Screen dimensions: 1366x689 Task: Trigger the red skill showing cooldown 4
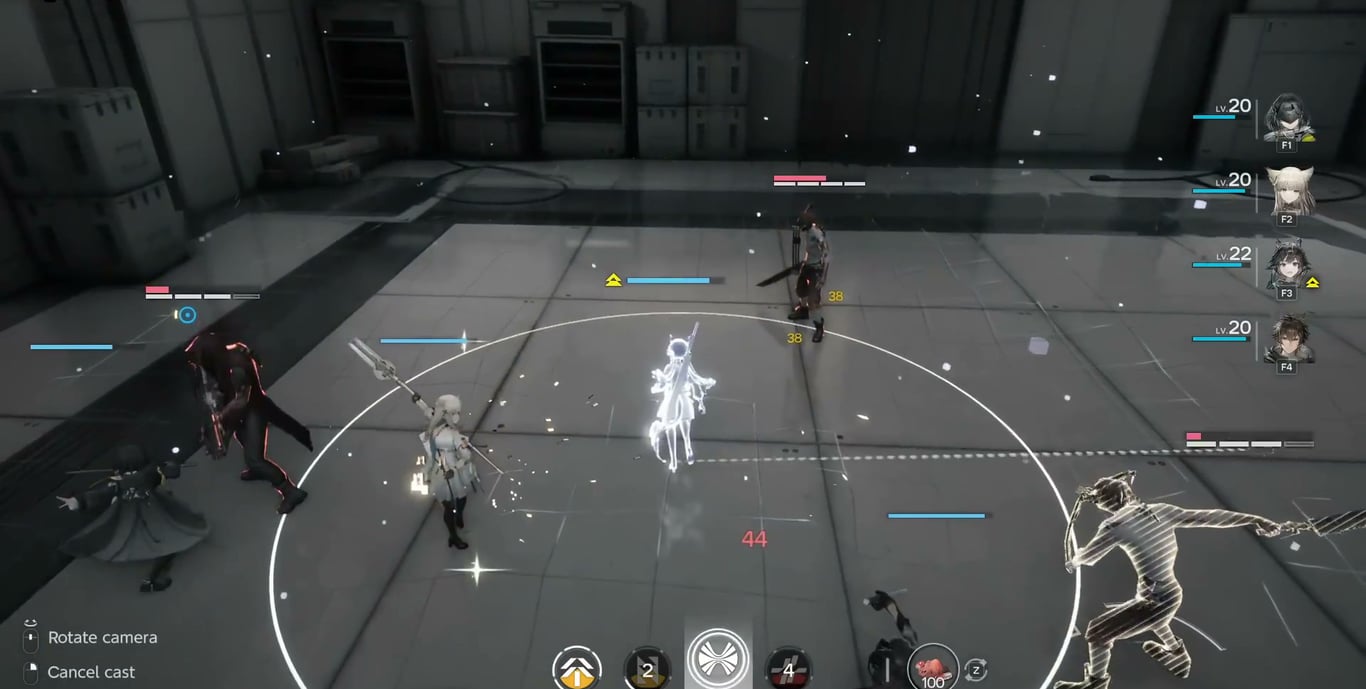click(788, 669)
